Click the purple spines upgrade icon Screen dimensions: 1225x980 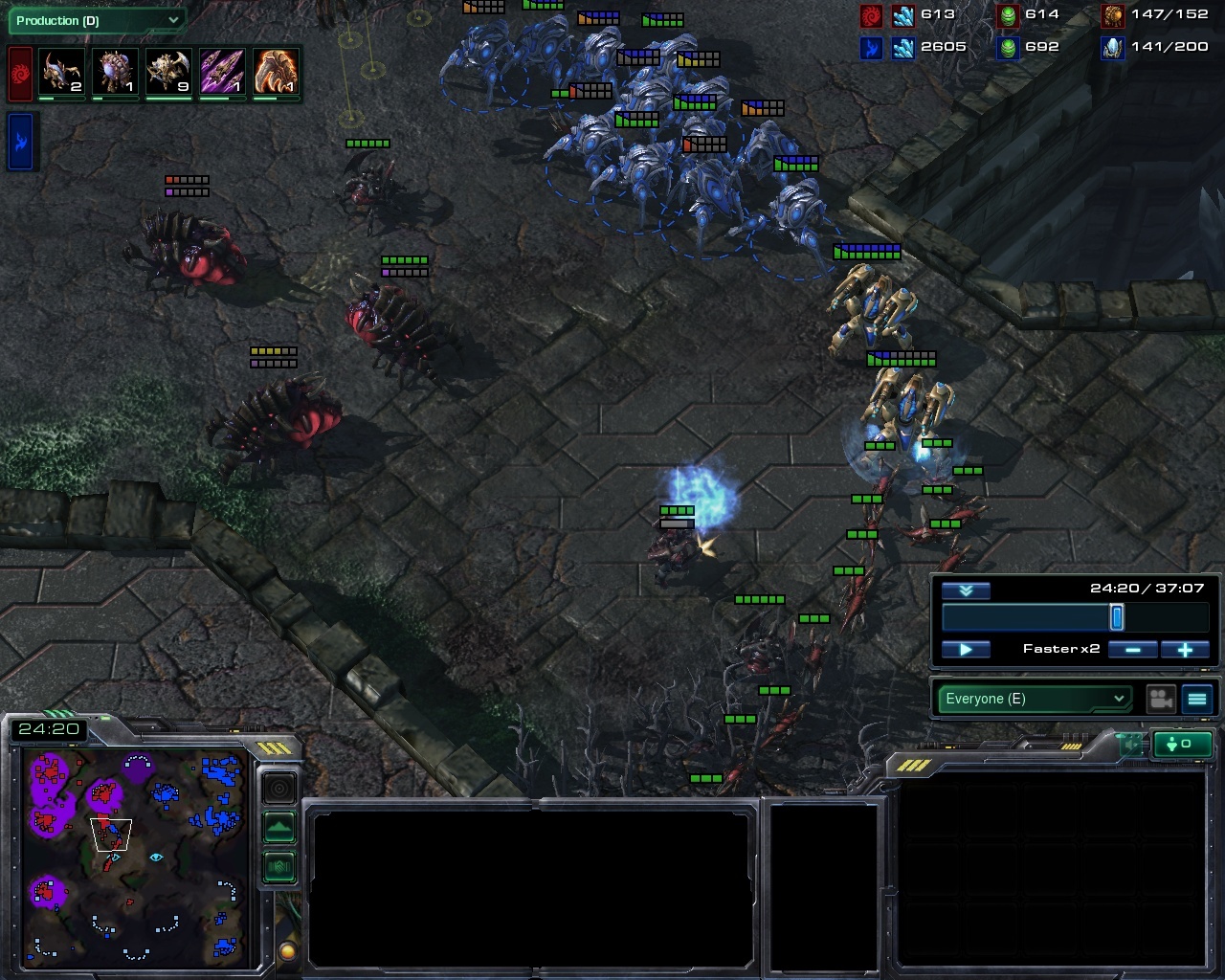point(222,74)
